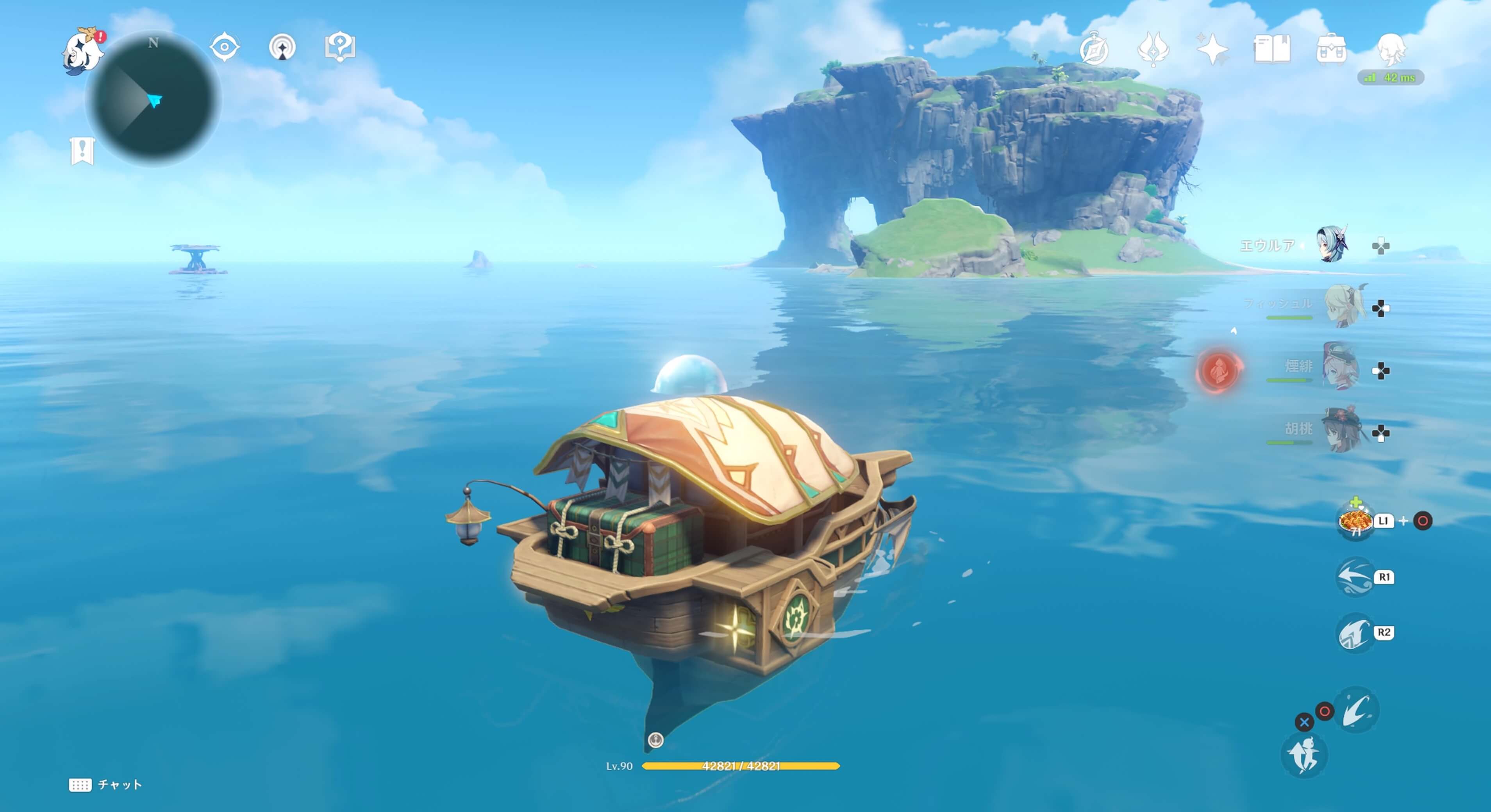
Task: Open the circular minimap
Action: [153, 100]
